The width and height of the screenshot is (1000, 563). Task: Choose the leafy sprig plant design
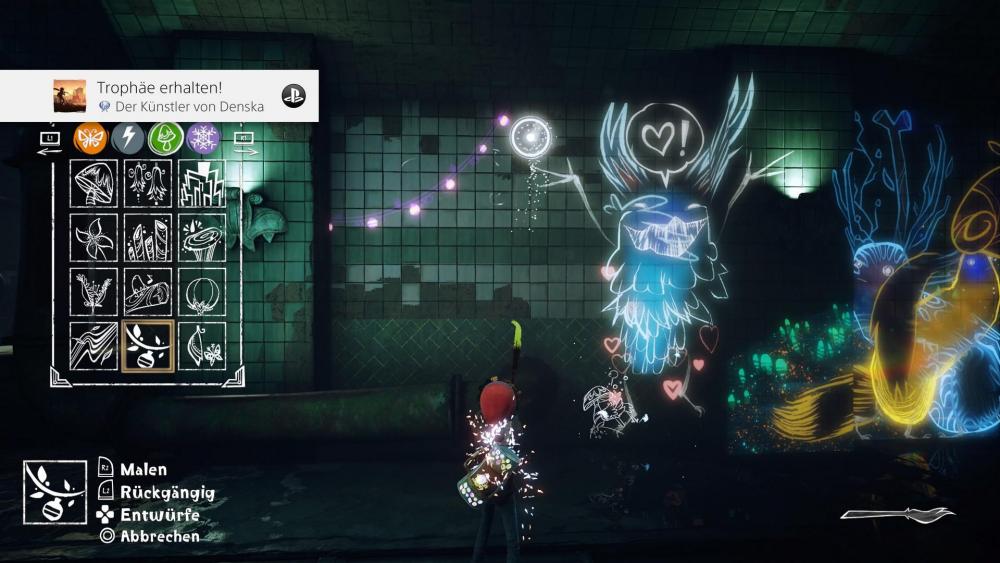pyautogui.click(x=94, y=291)
